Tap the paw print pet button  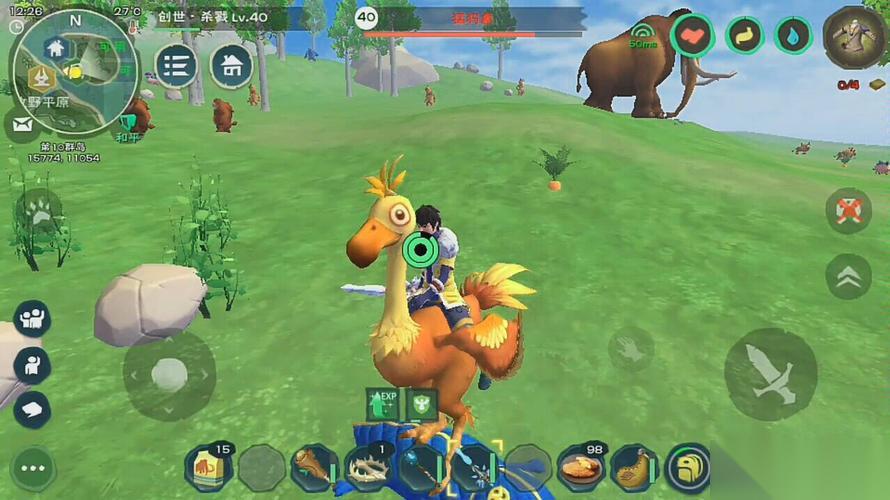point(39,210)
